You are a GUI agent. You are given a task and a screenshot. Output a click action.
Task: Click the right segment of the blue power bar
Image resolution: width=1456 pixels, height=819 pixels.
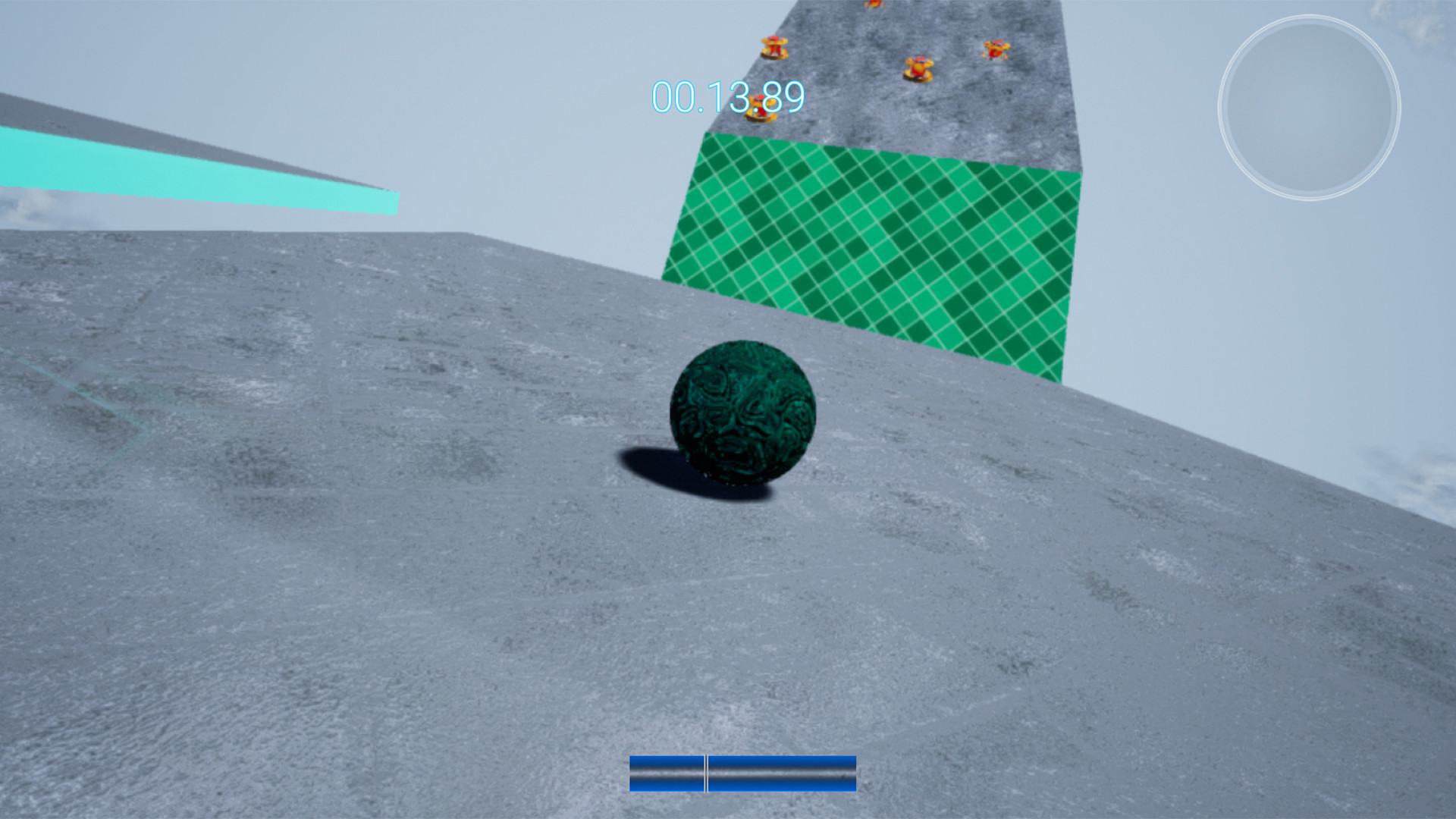[781, 775]
